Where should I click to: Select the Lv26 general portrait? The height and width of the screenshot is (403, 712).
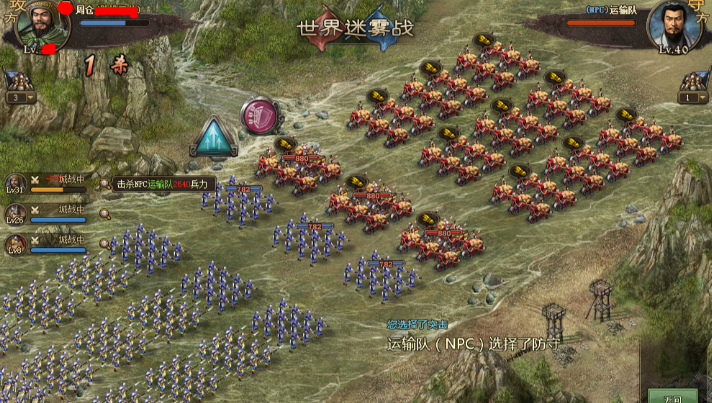point(15,211)
